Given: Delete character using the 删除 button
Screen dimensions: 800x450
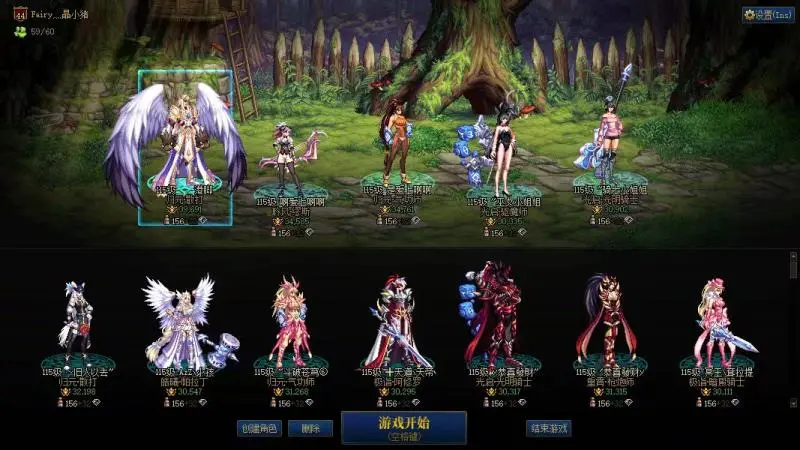Looking at the screenshot, I should (x=311, y=428).
